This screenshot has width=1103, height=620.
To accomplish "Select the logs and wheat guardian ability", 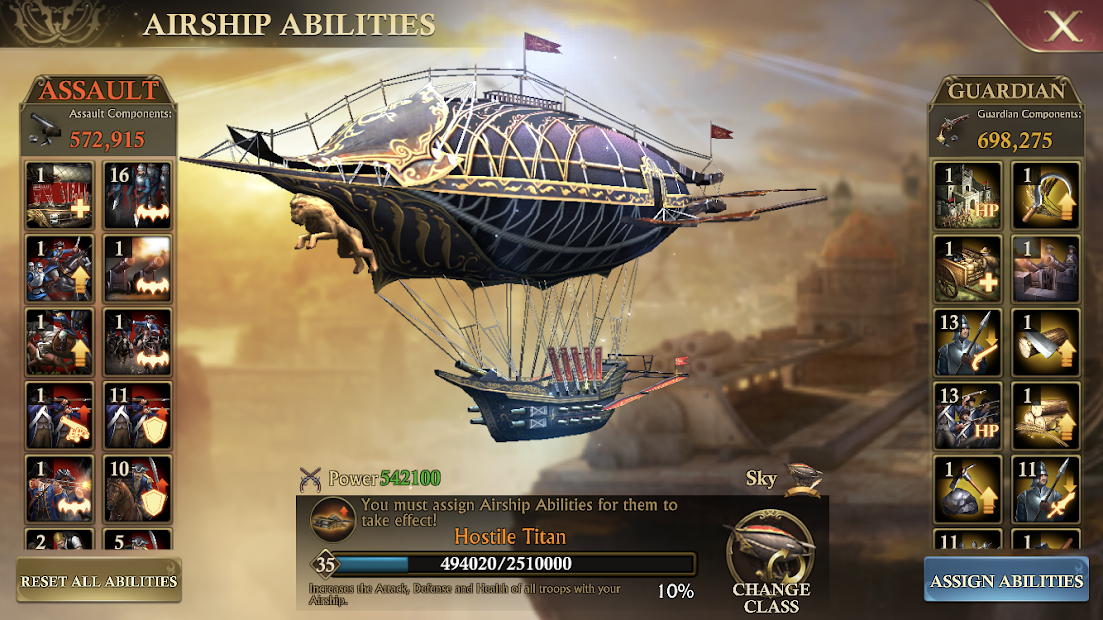I will (1045, 415).
